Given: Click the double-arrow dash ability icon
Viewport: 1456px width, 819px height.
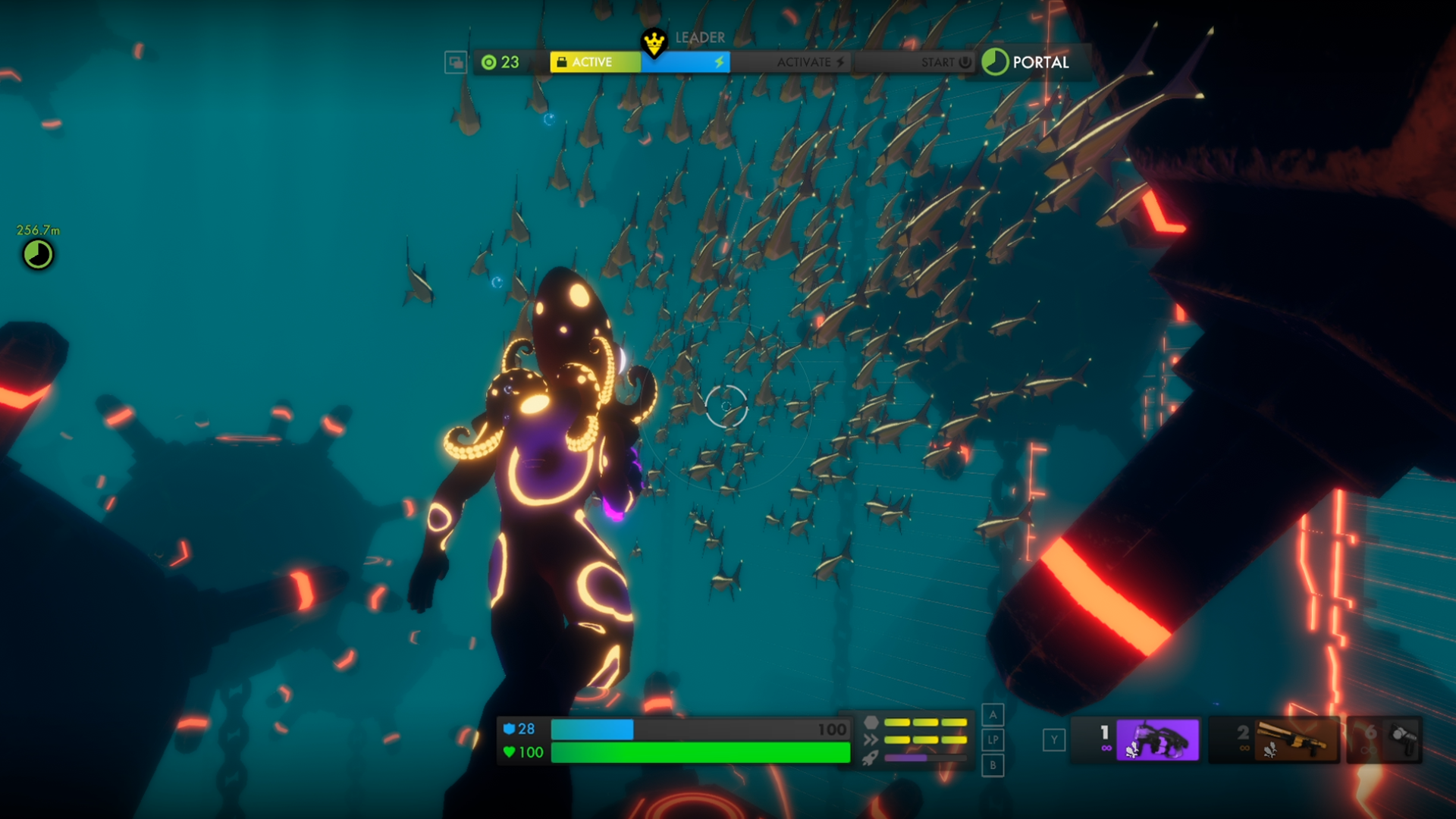Looking at the screenshot, I should tap(871, 739).
